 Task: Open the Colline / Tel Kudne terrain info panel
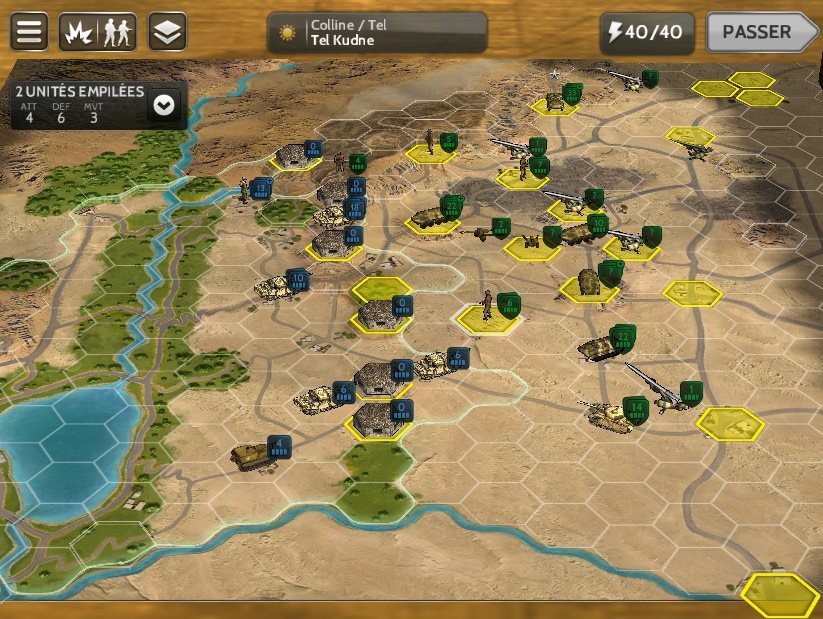click(x=377, y=33)
